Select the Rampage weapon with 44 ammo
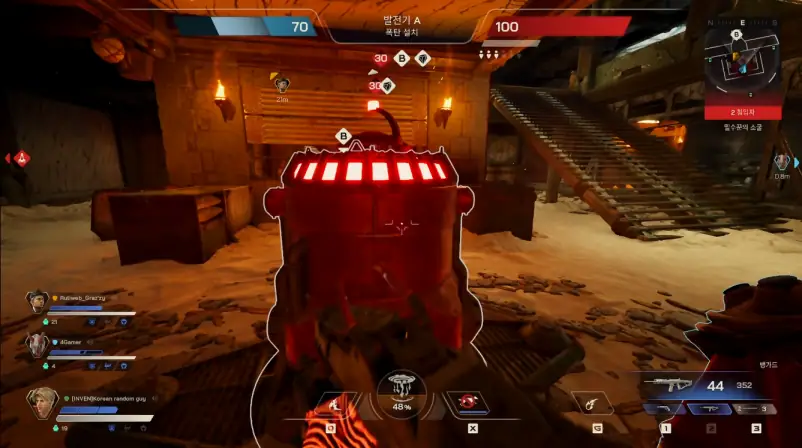The height and width of the screenshot is (448, 802). click(x=670, y=385)
